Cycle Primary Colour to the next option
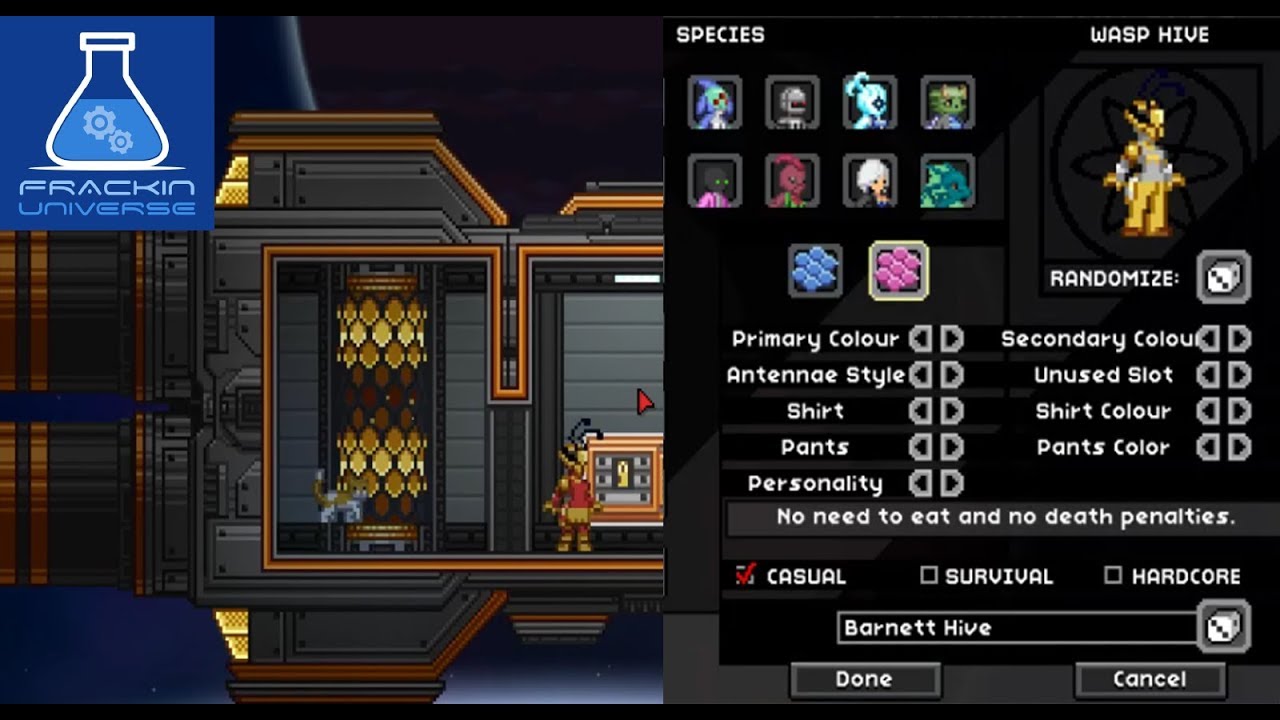 click(x=952, y=339)
